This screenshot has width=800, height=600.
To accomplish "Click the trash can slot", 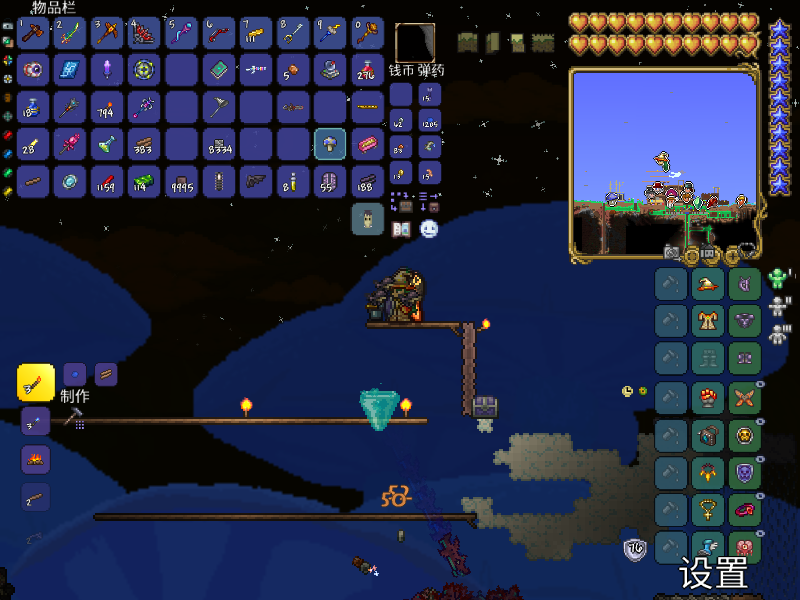I will [367, 218].
